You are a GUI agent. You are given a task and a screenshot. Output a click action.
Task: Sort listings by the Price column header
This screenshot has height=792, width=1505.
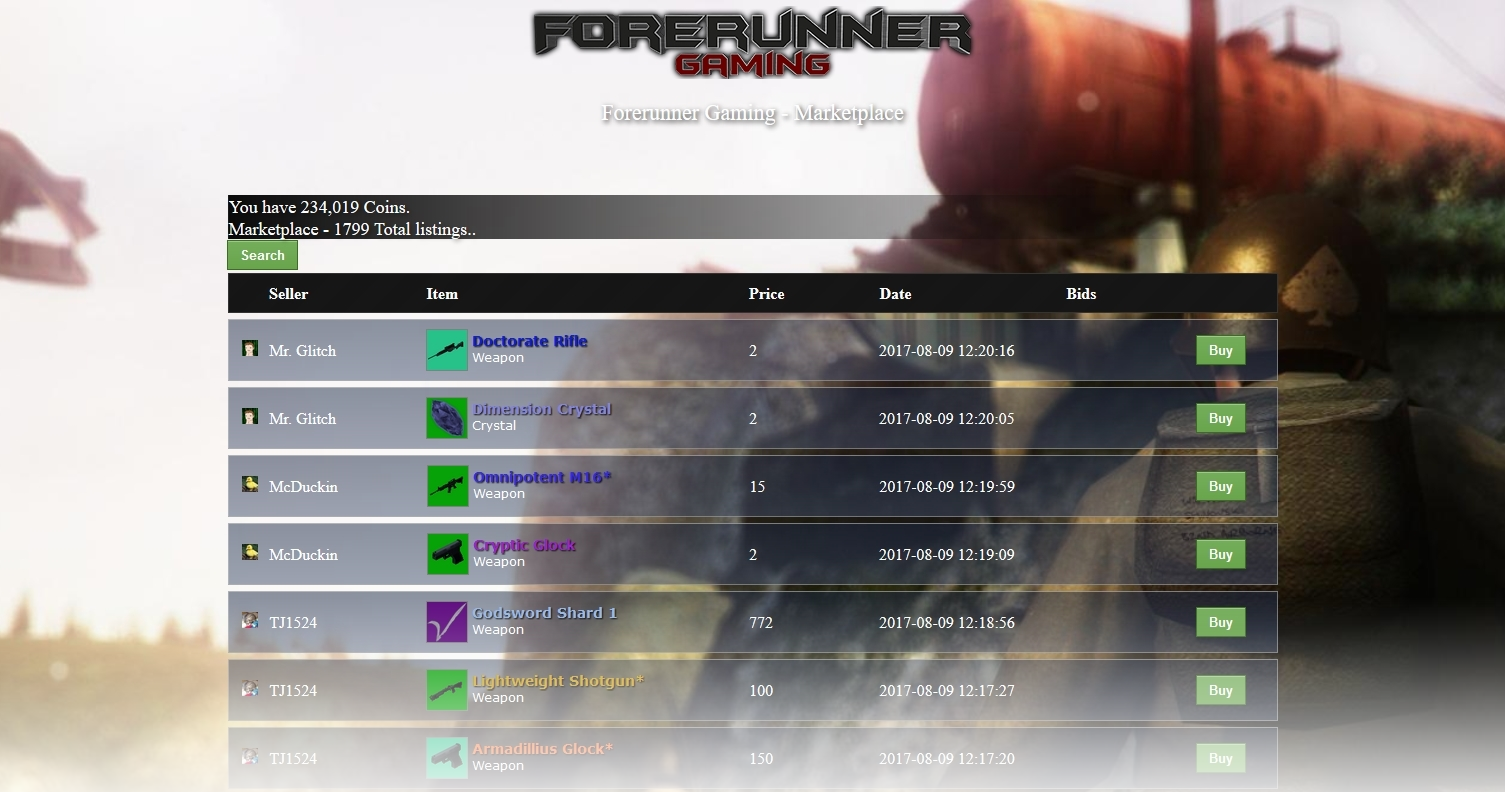[766, 293]
